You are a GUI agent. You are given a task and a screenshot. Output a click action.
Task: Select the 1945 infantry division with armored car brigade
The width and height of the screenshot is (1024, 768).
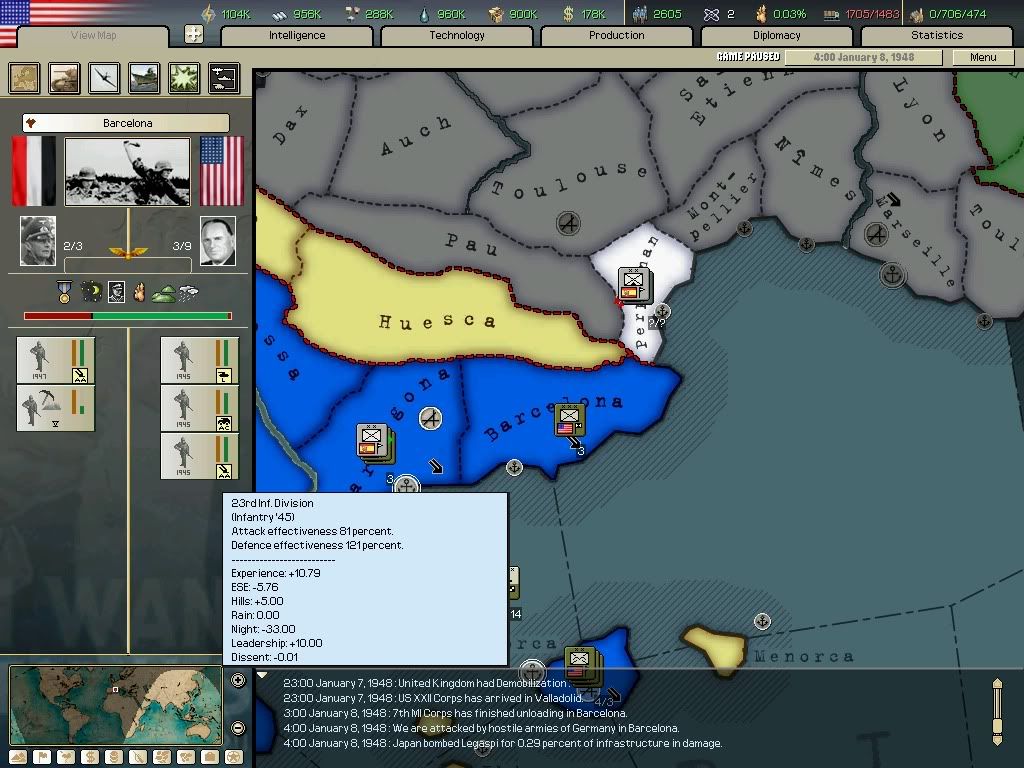pos(200,408)
